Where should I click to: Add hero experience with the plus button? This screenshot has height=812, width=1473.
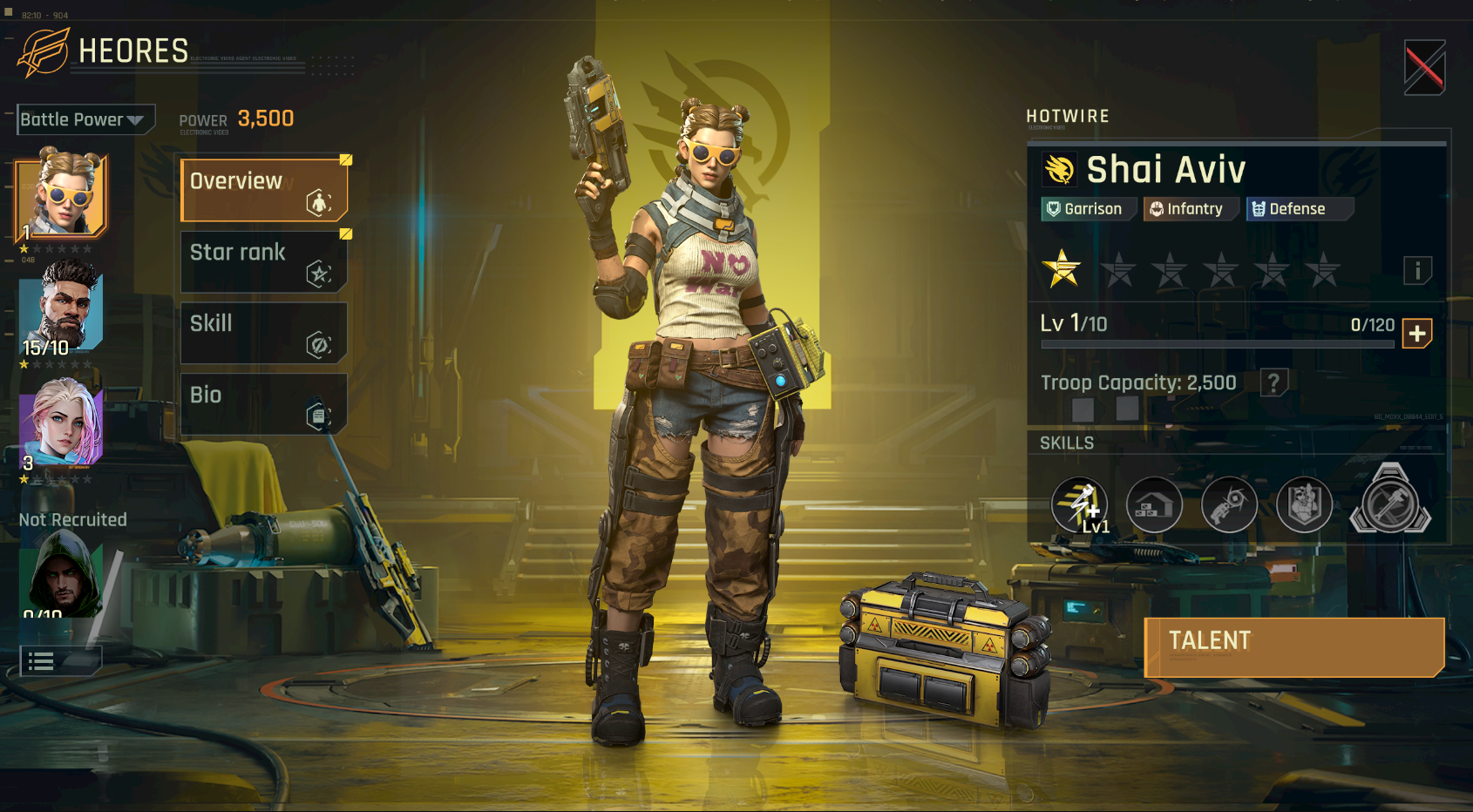1416,334
